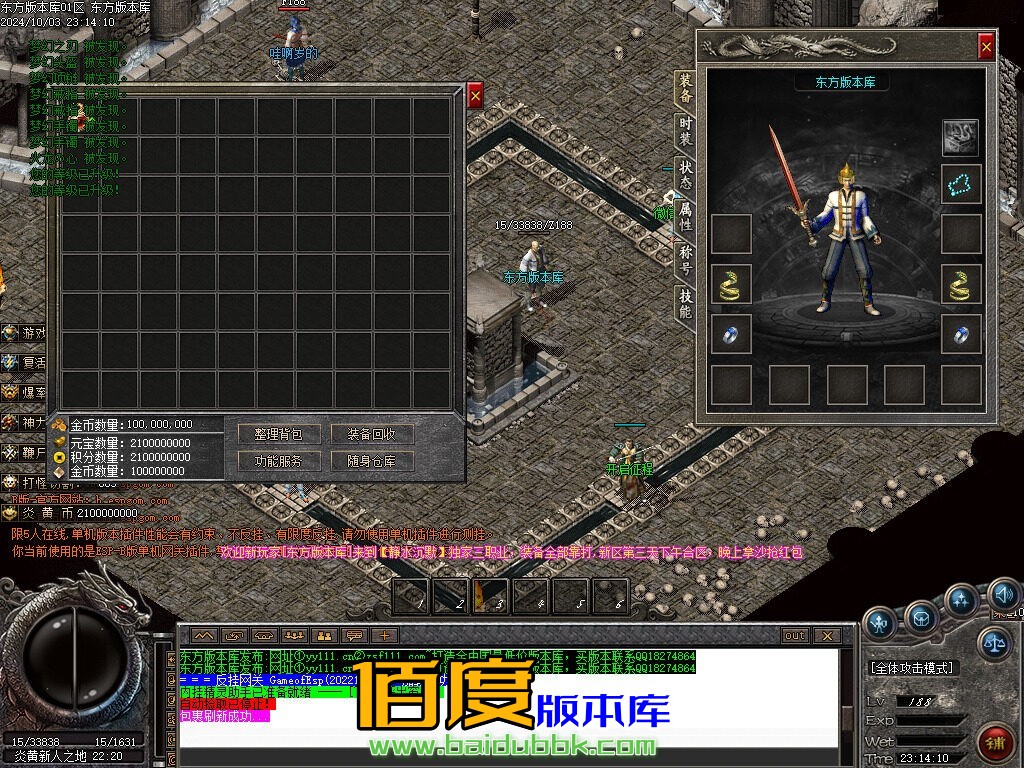Close the inventory bag window
This screenshot has width=1024, height=768.
tap(475, 95)
